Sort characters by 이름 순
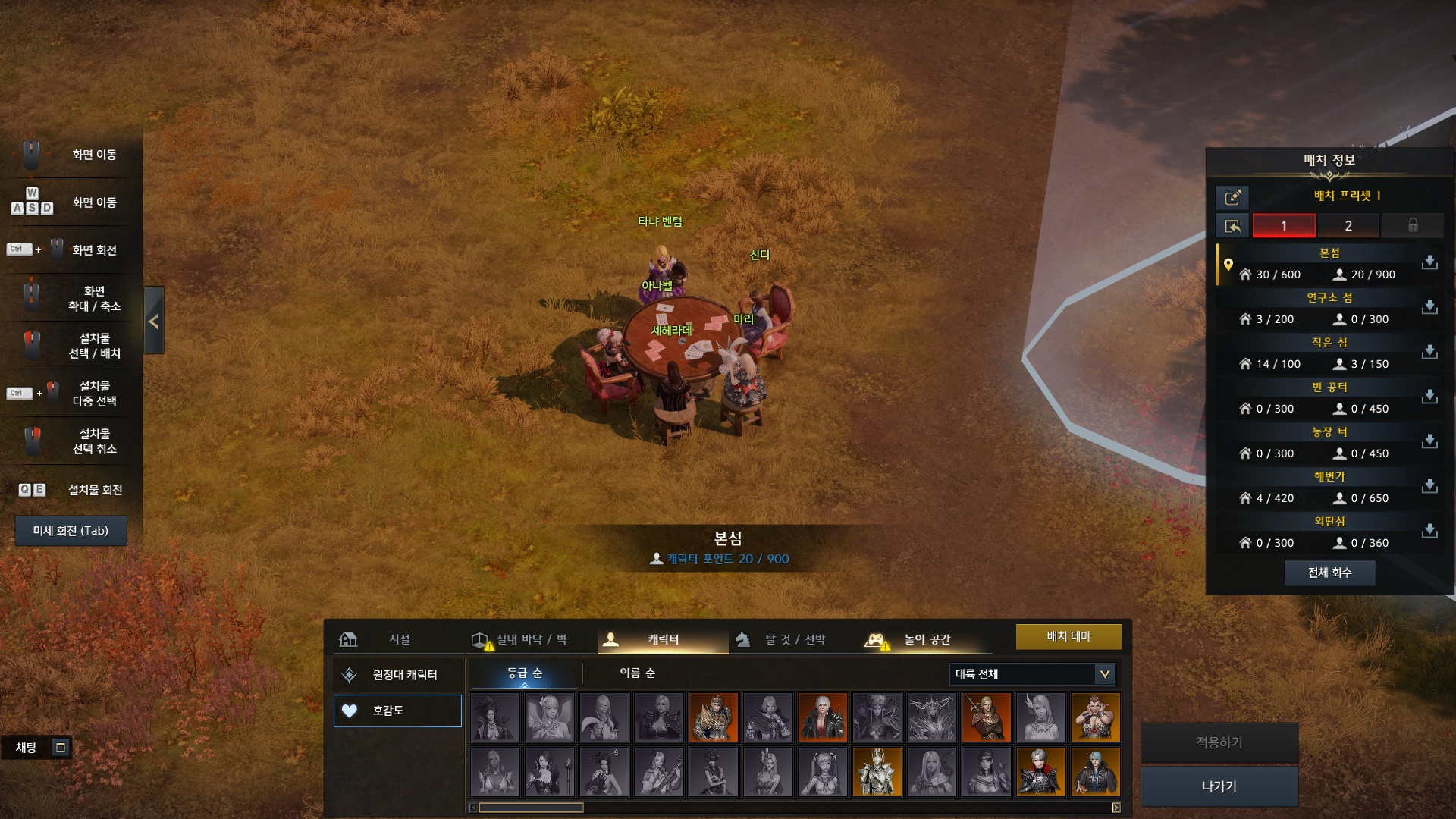The image size is (1456, 819). click(x=638, y=673)
